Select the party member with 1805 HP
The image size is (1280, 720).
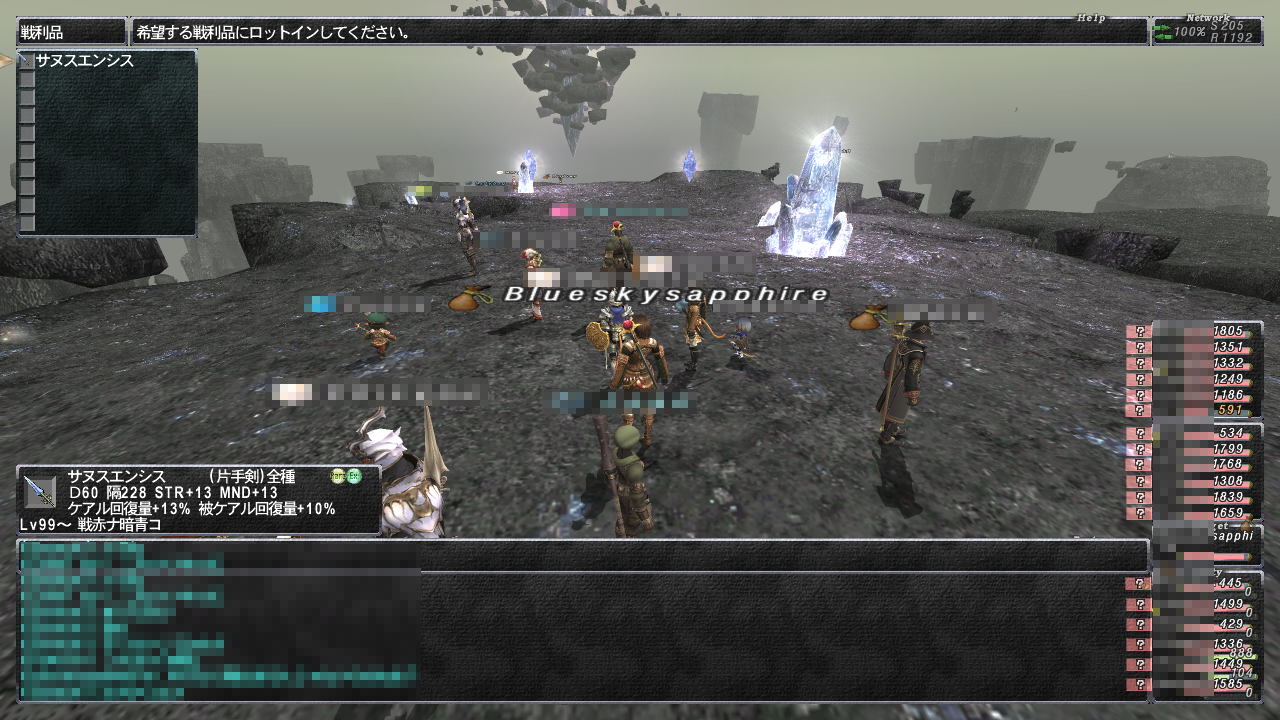point(1194,331)
